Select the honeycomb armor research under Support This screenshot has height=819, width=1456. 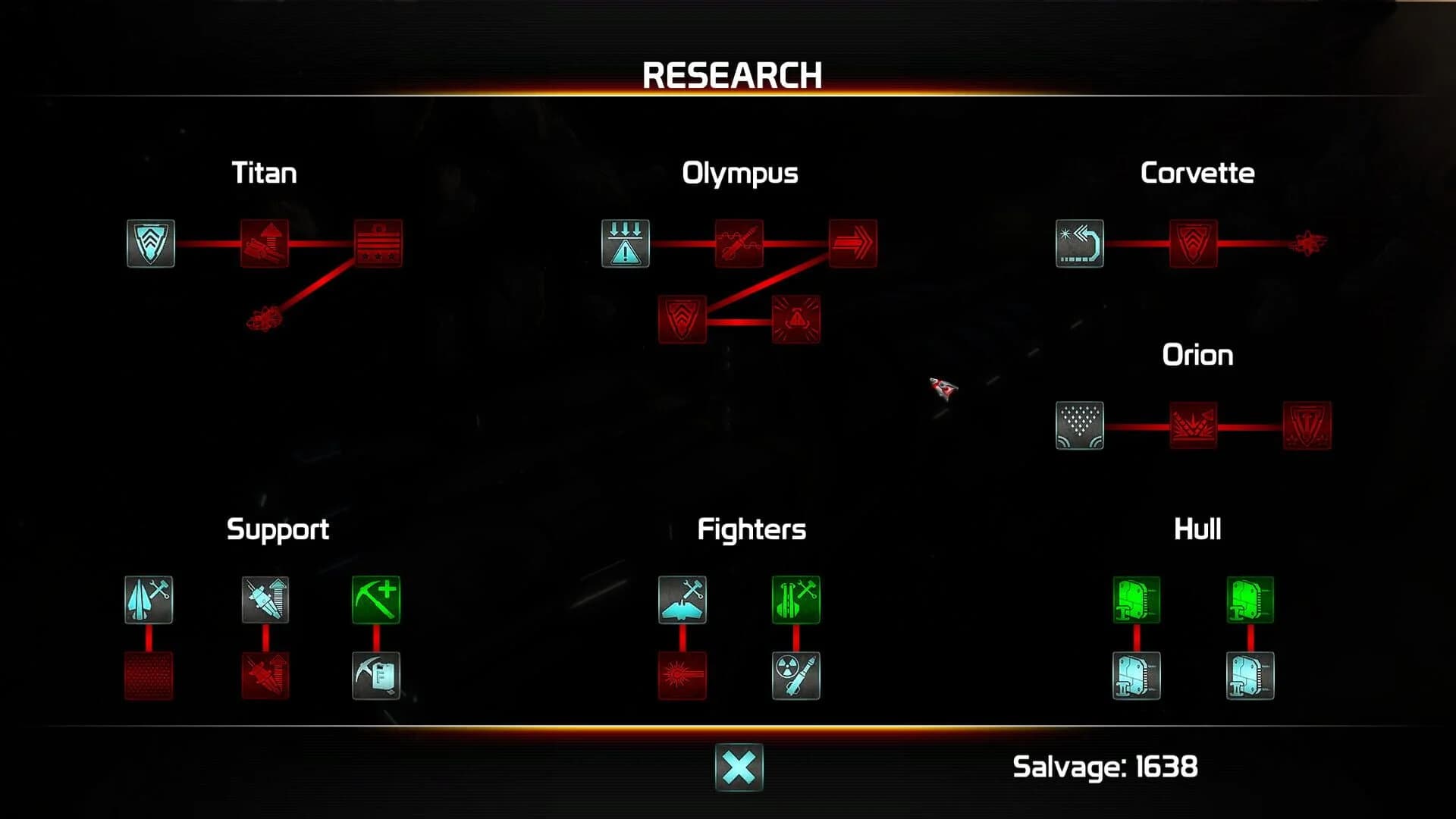click(x=149, y=676)
